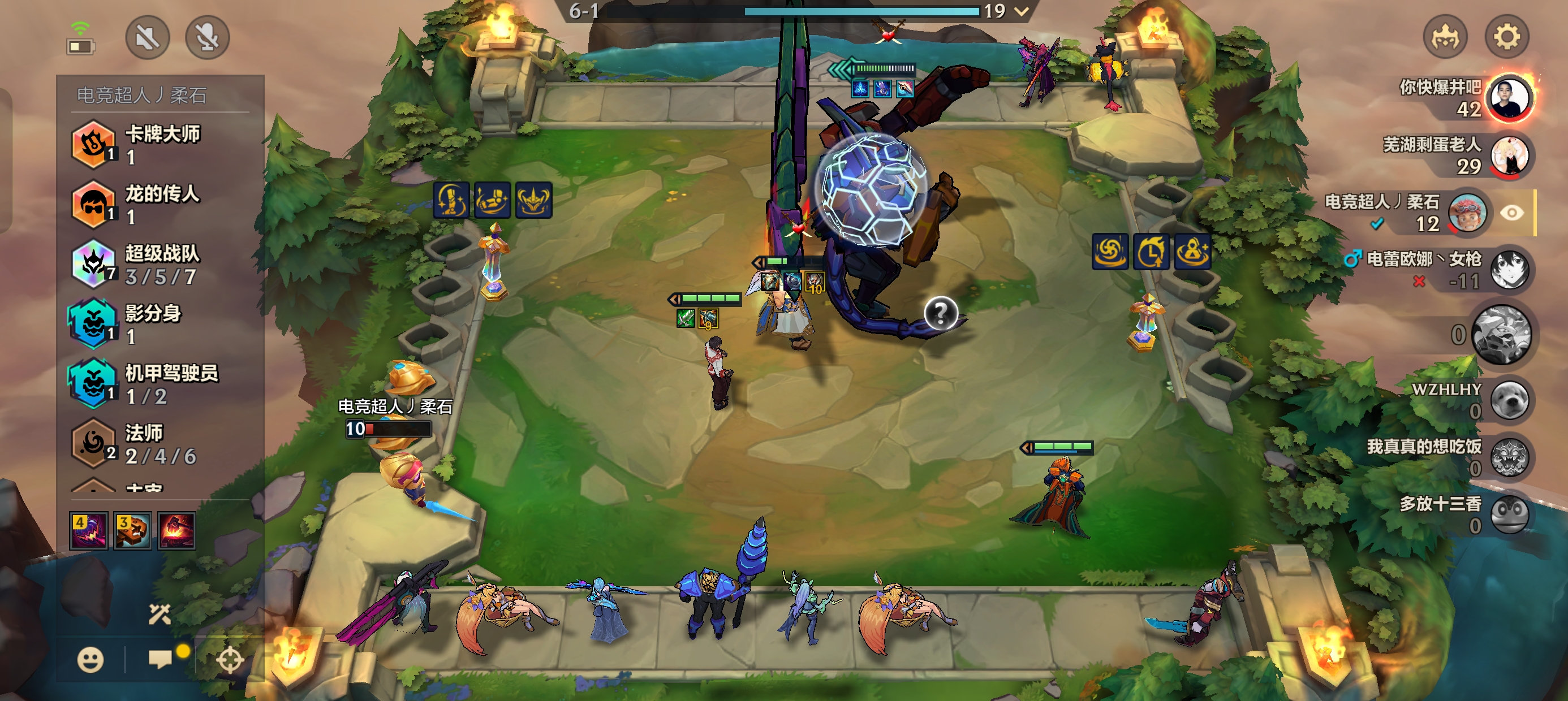Click the question mark help bubble

point(941,313)
